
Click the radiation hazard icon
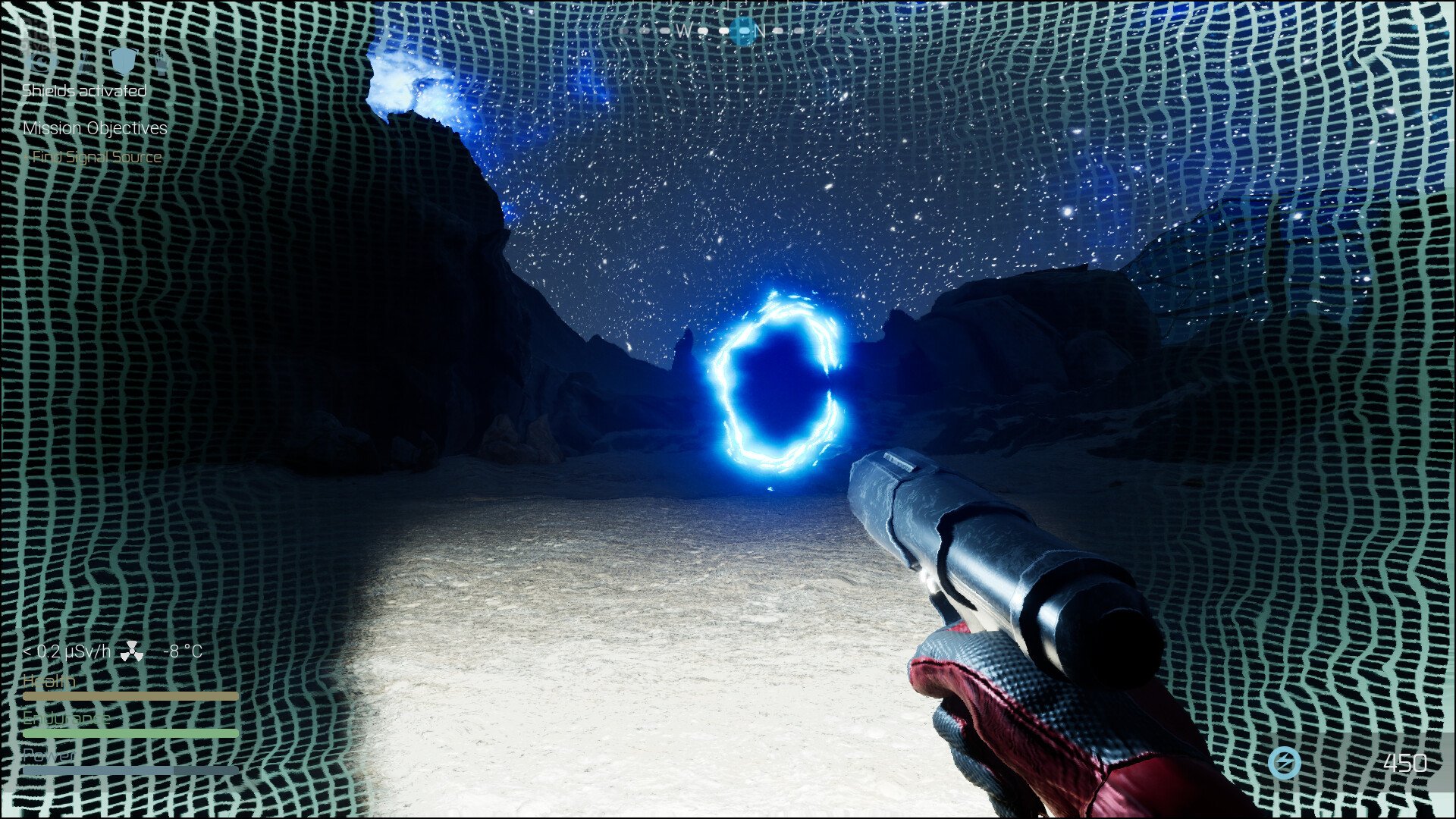[132, 651]
